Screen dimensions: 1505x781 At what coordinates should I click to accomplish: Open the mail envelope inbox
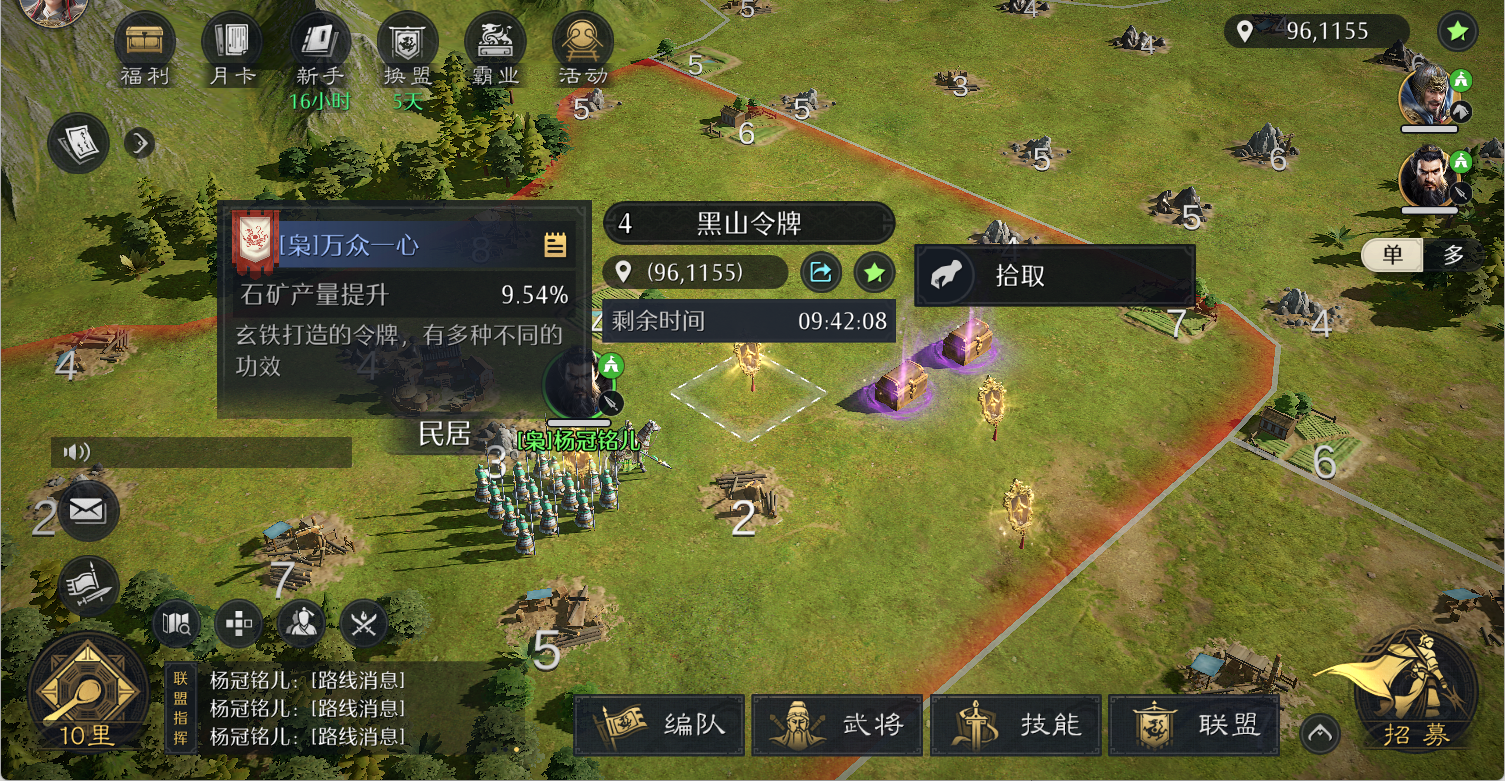88,511
